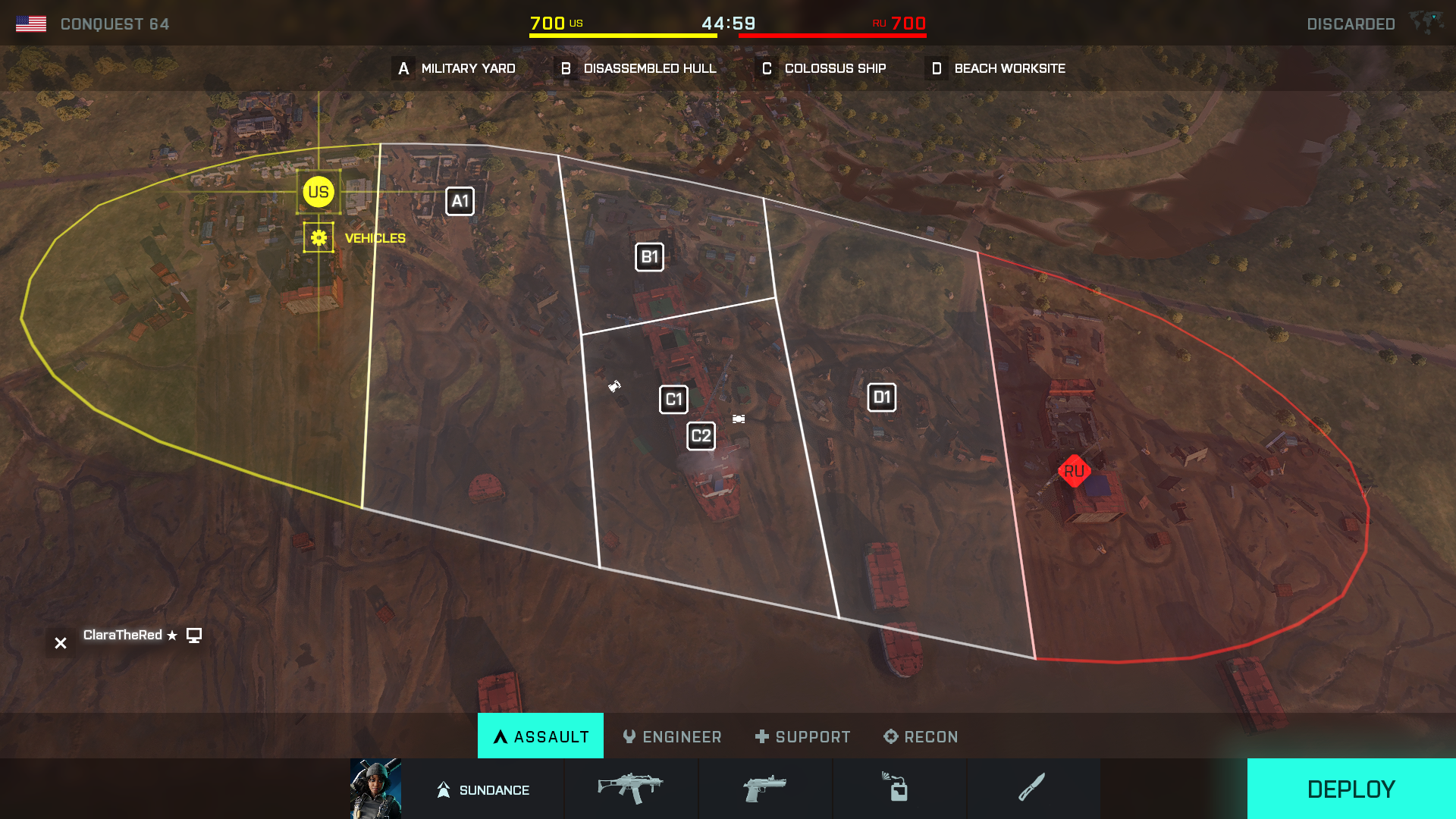Select the melee knife slot

pos(1034,789)
